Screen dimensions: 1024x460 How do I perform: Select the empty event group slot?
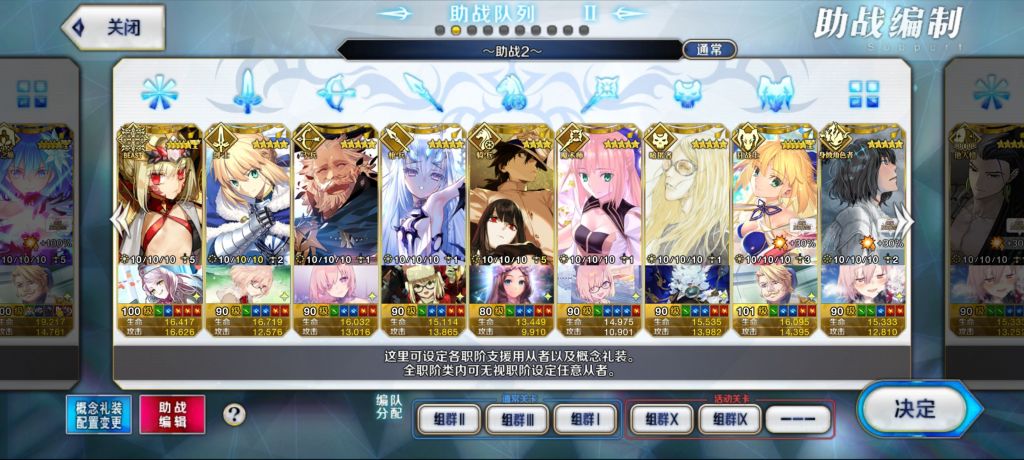pos(798,419)
